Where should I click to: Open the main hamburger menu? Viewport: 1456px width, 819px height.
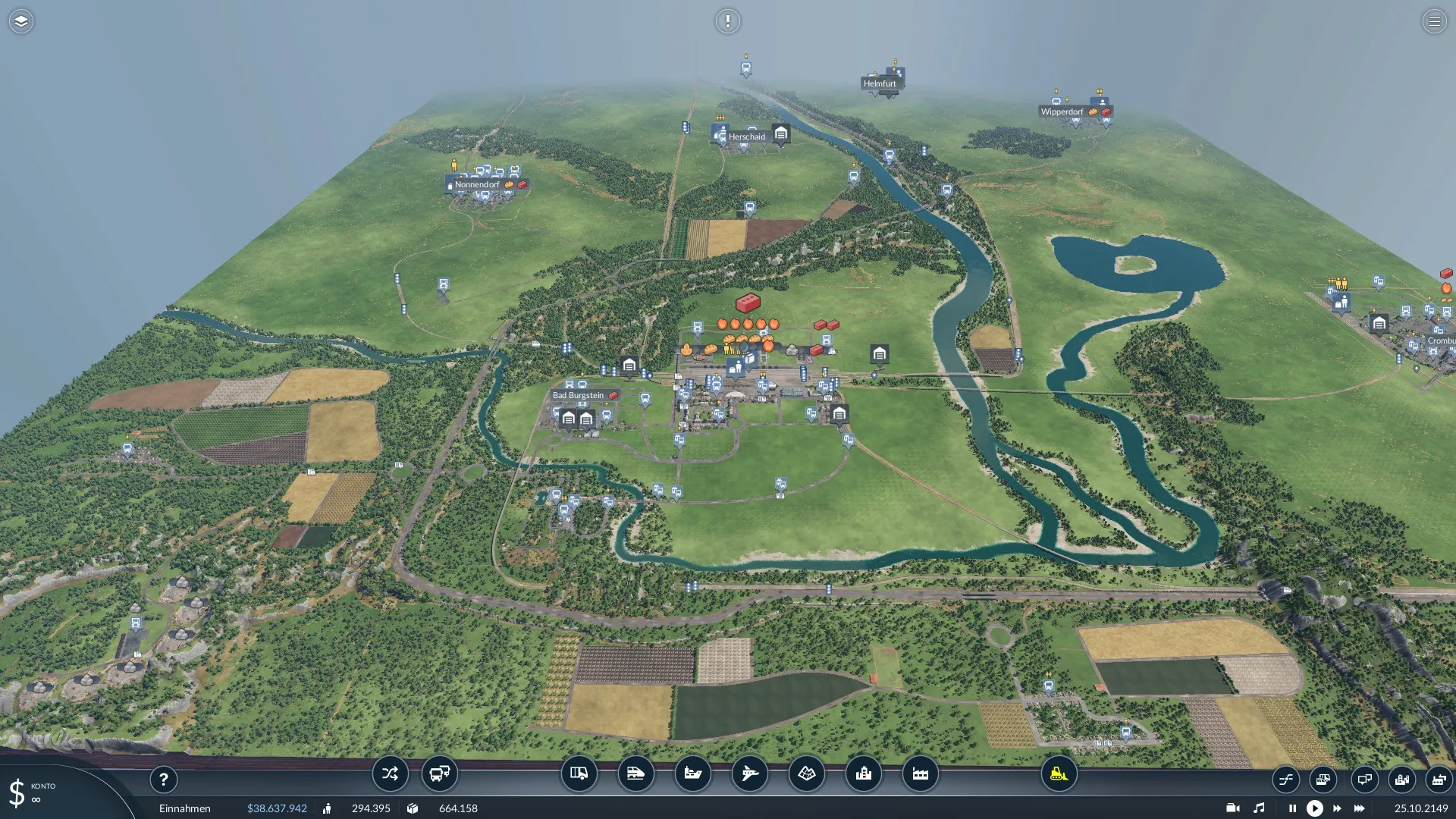[1434, 21]
